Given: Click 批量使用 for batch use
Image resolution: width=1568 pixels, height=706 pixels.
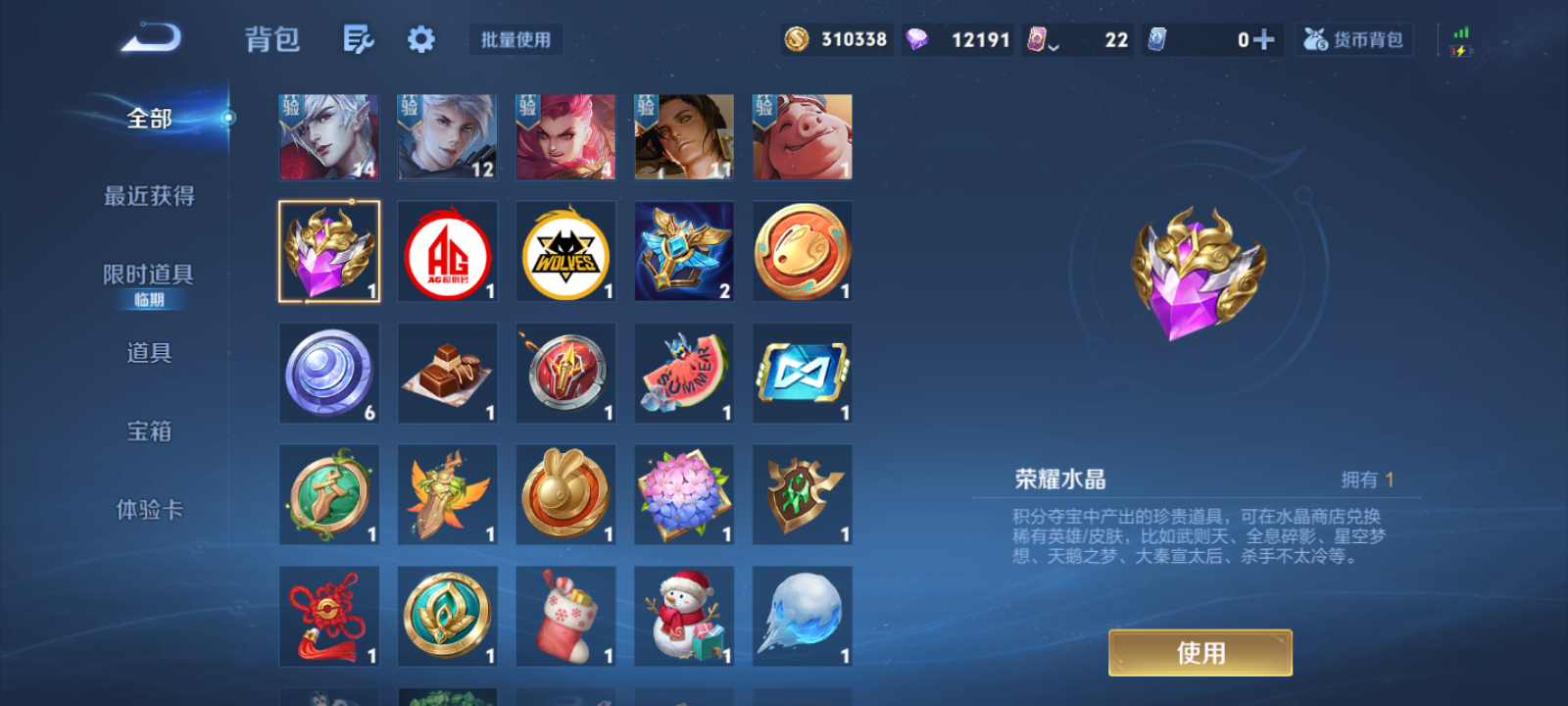Looking at the screenshot, I should click(x=515, y=39).
